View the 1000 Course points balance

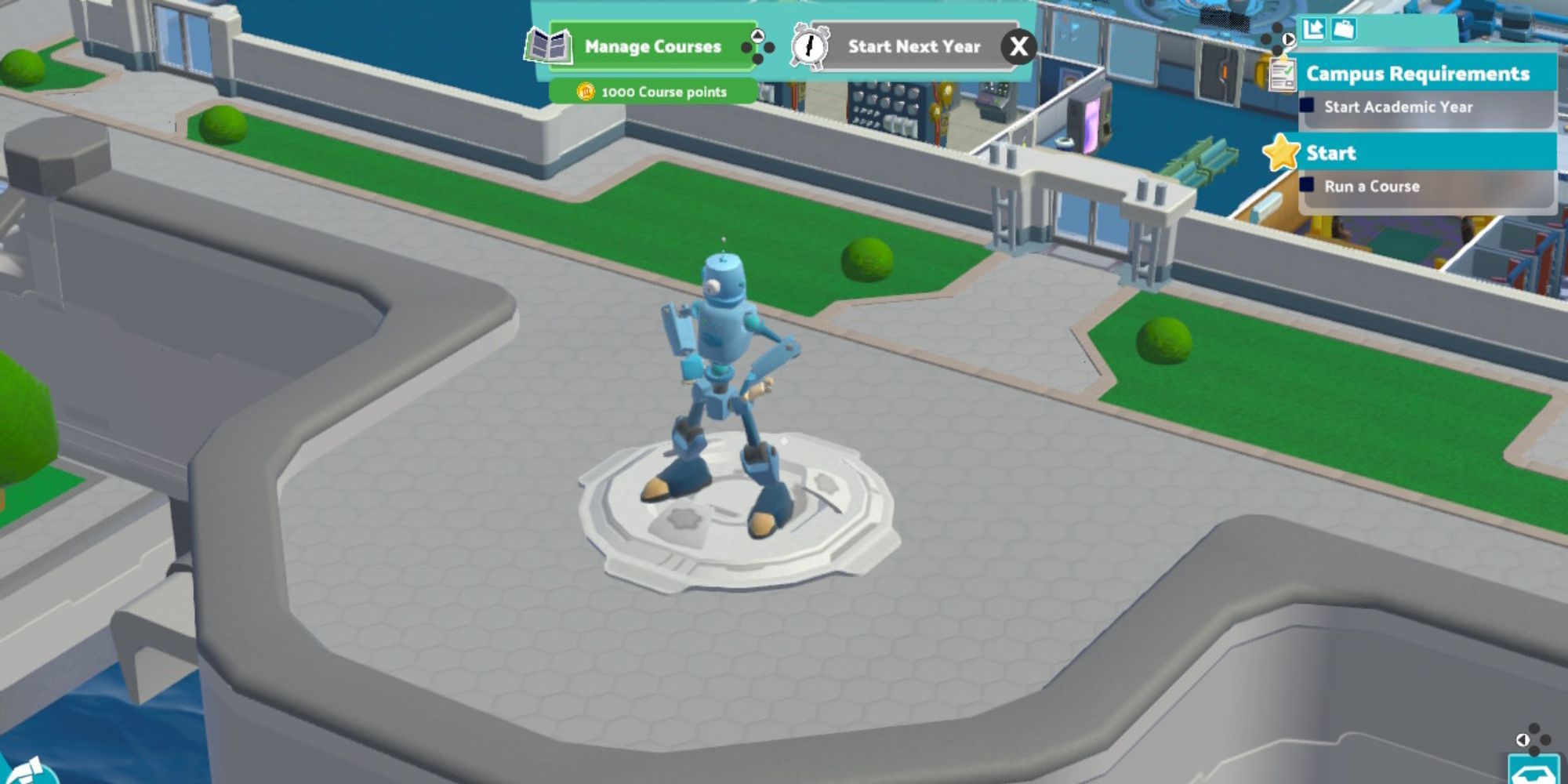click(x=662, y=92)
